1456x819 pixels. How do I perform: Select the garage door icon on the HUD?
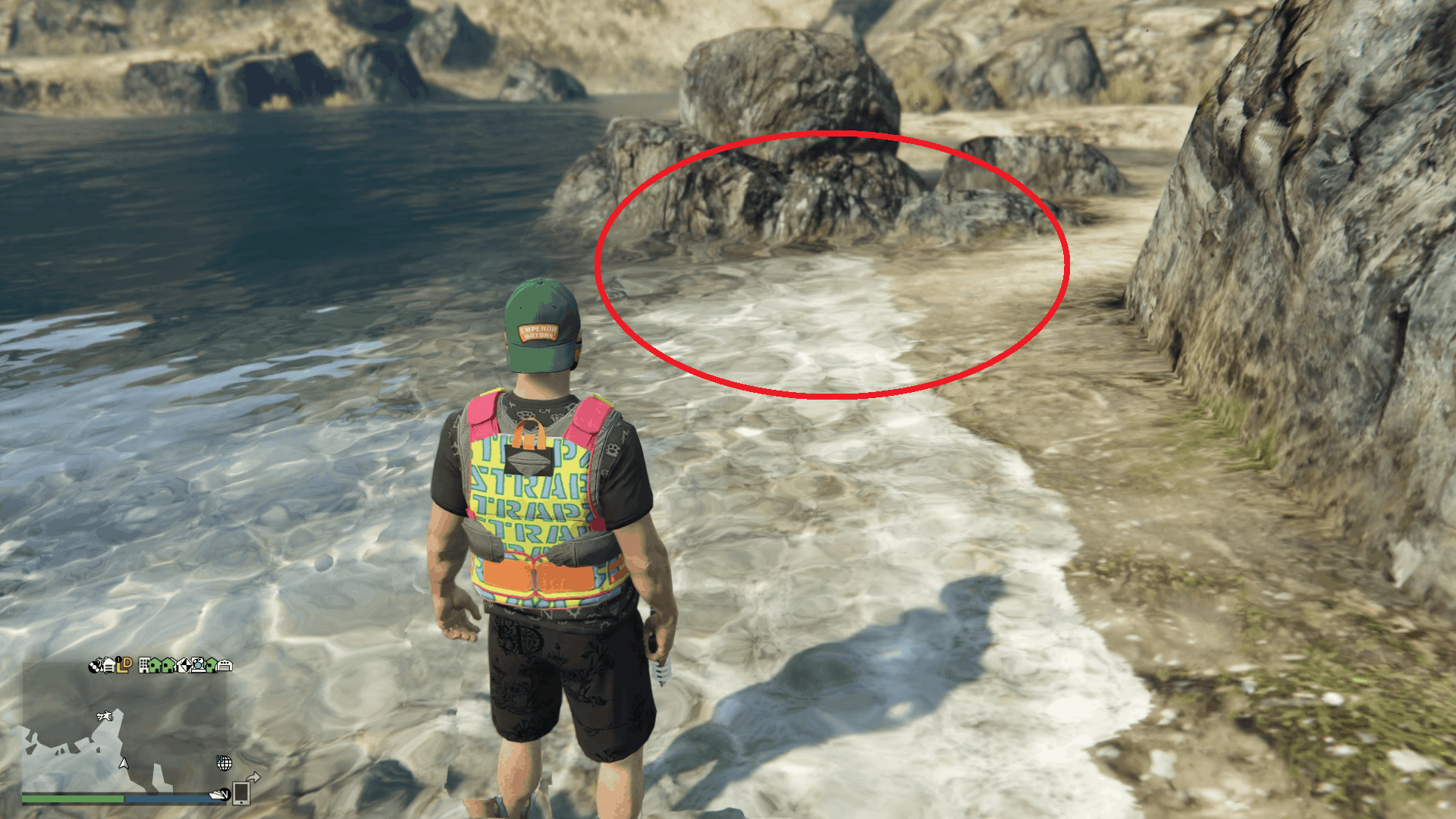pos(225,665)
